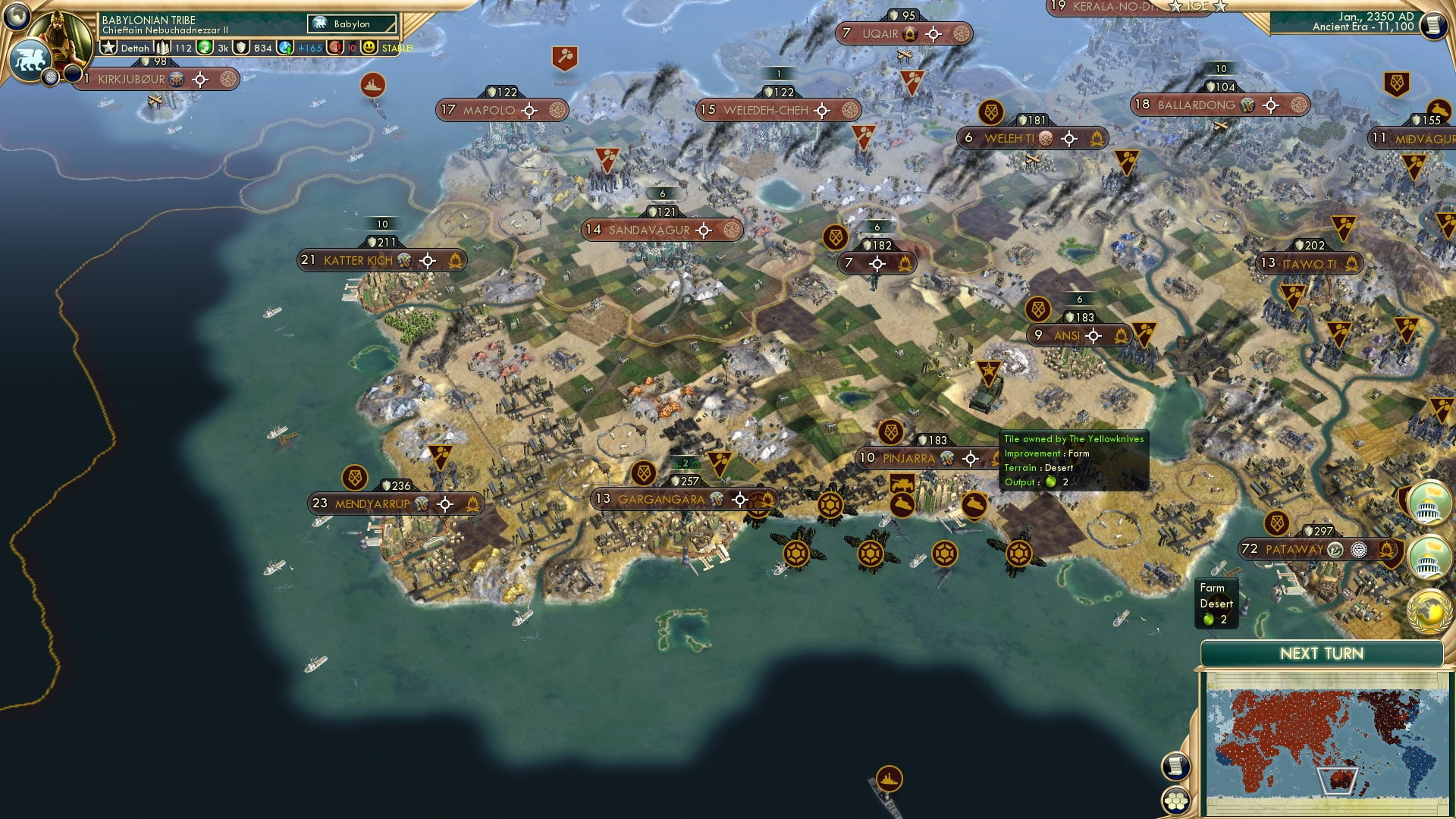The height and width of the screenshot is (819, 1456).
Task: Click the Katter Kich city banner
Action: coord(359,260)
